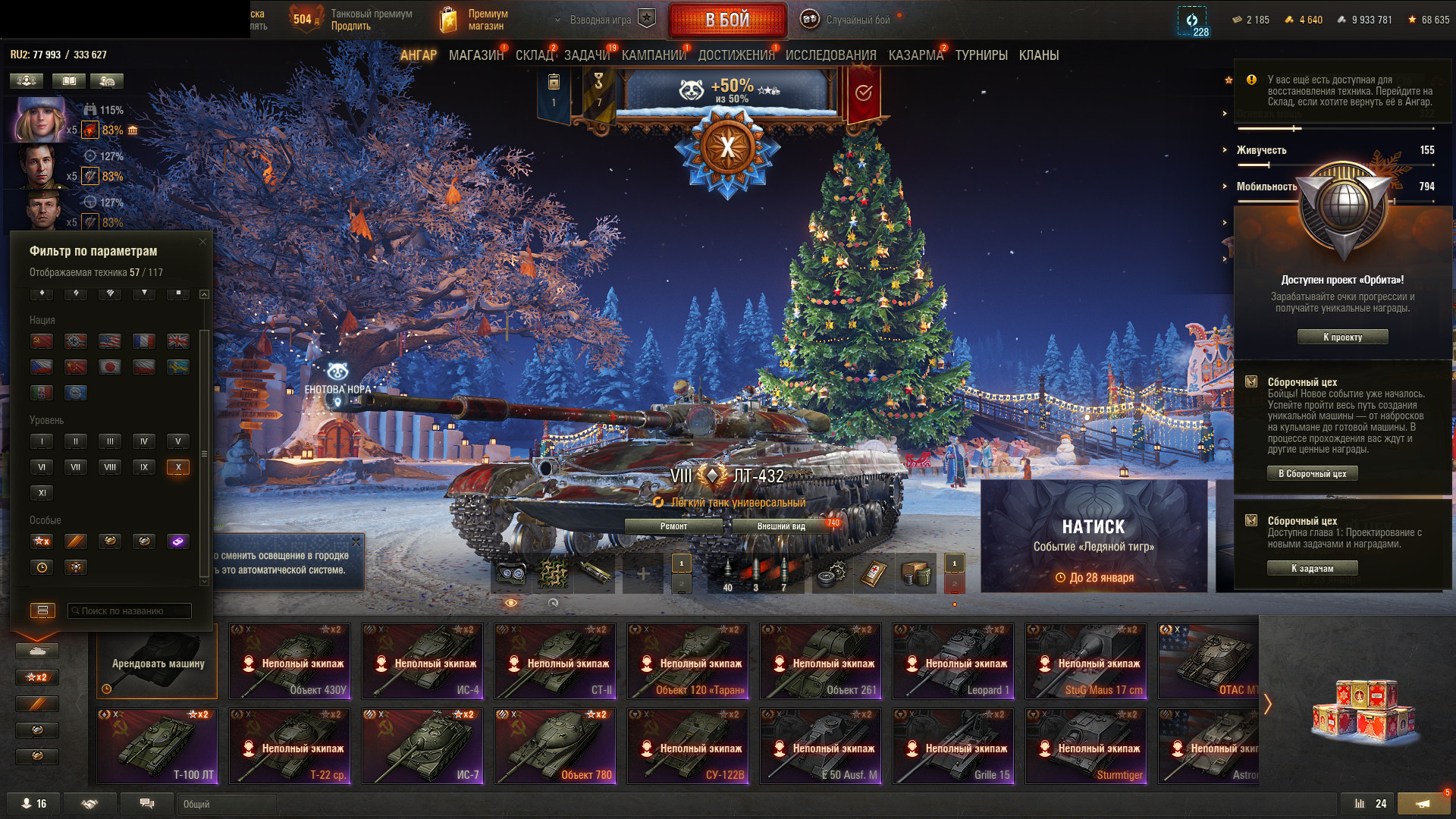Open Внешний вид customization

click(781, 526)
